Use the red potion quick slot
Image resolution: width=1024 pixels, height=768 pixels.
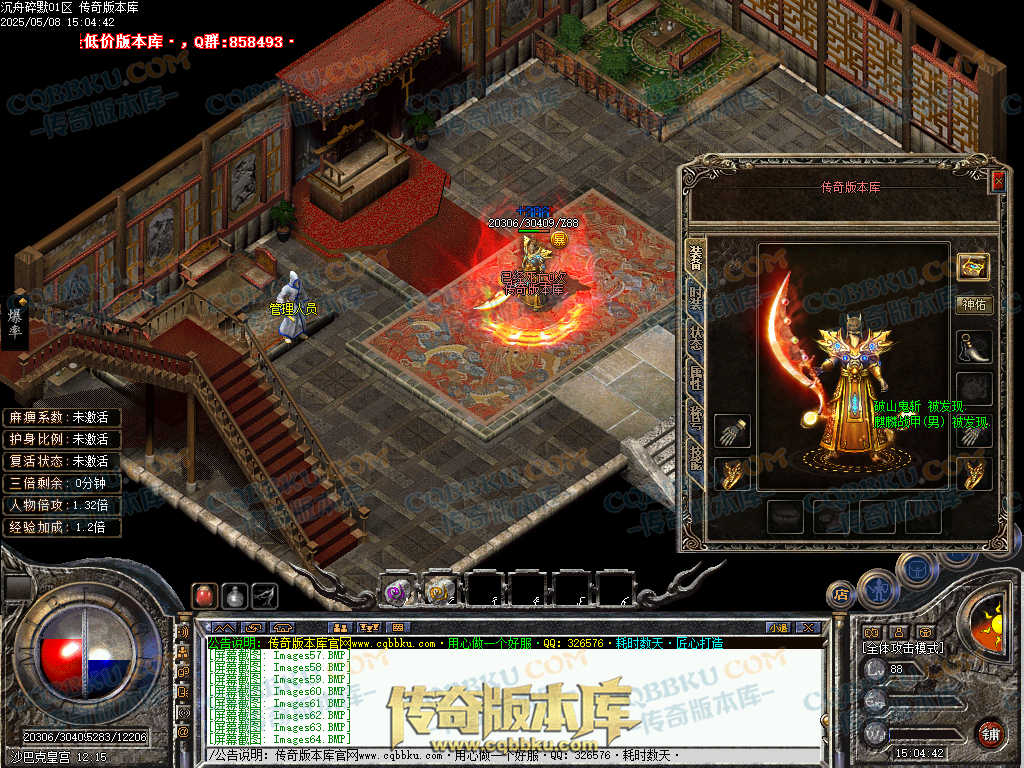(203, 596)
